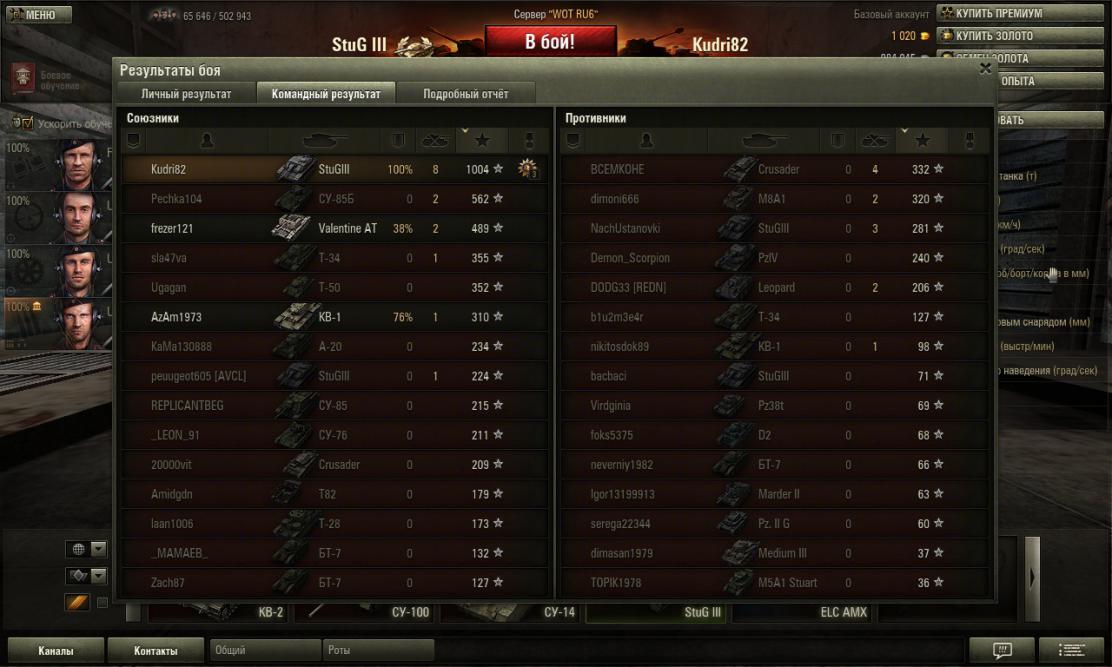Image resolution: width=1112 pixels, height=667 pixels.
Task: Select the Роты chat tab
Action: (378, 651)
